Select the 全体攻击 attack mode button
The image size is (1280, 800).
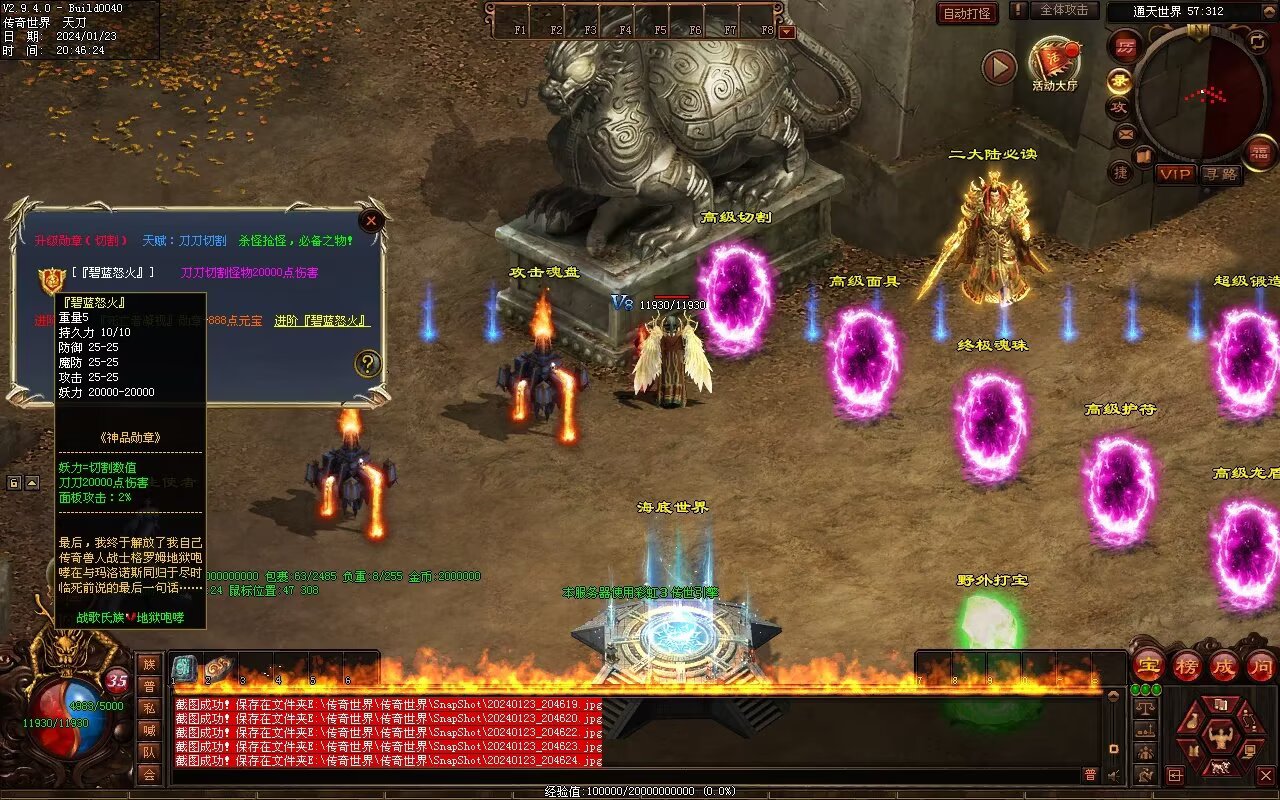tap(1063, 10)
